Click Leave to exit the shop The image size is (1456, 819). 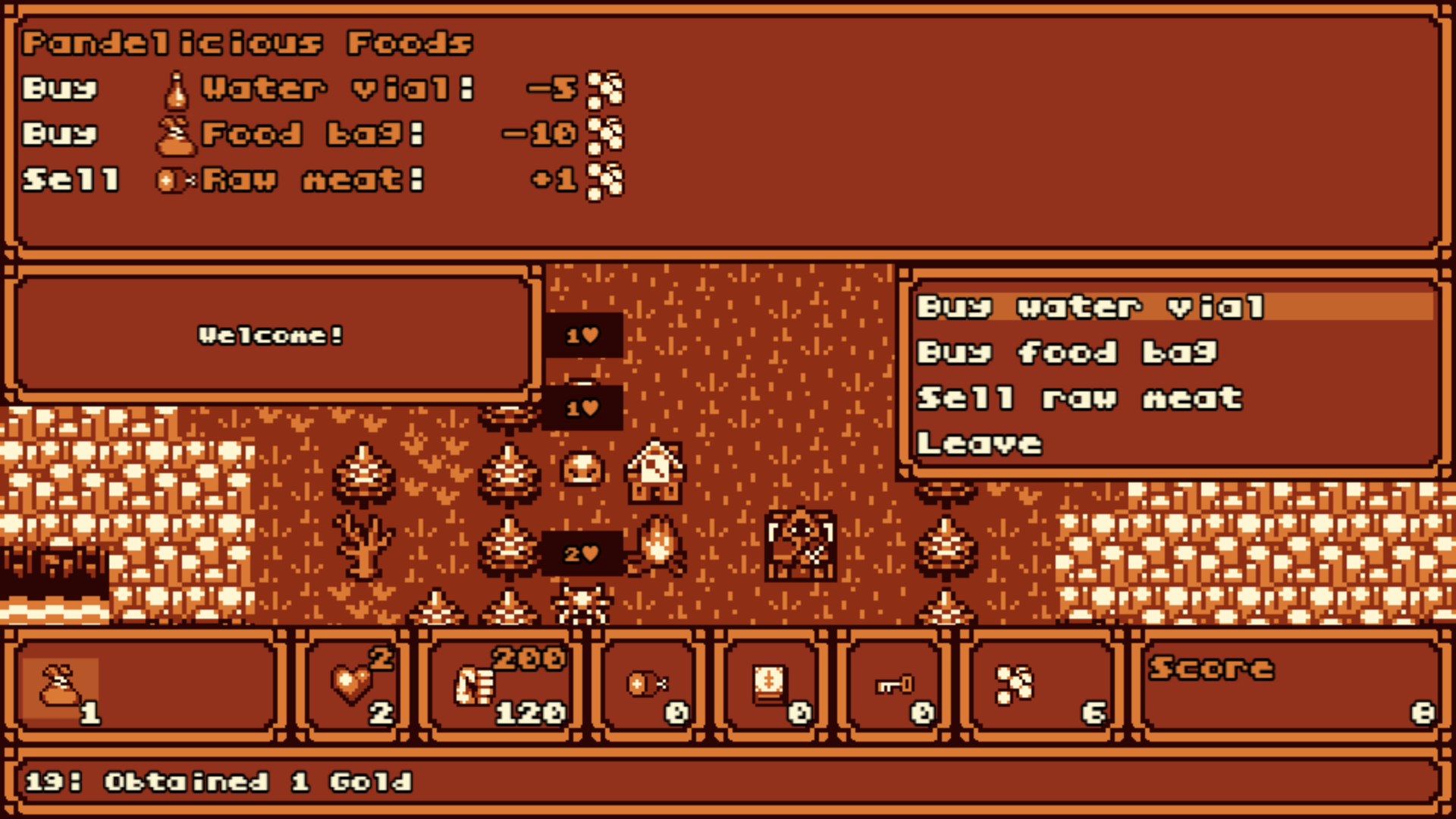(978, 442)
